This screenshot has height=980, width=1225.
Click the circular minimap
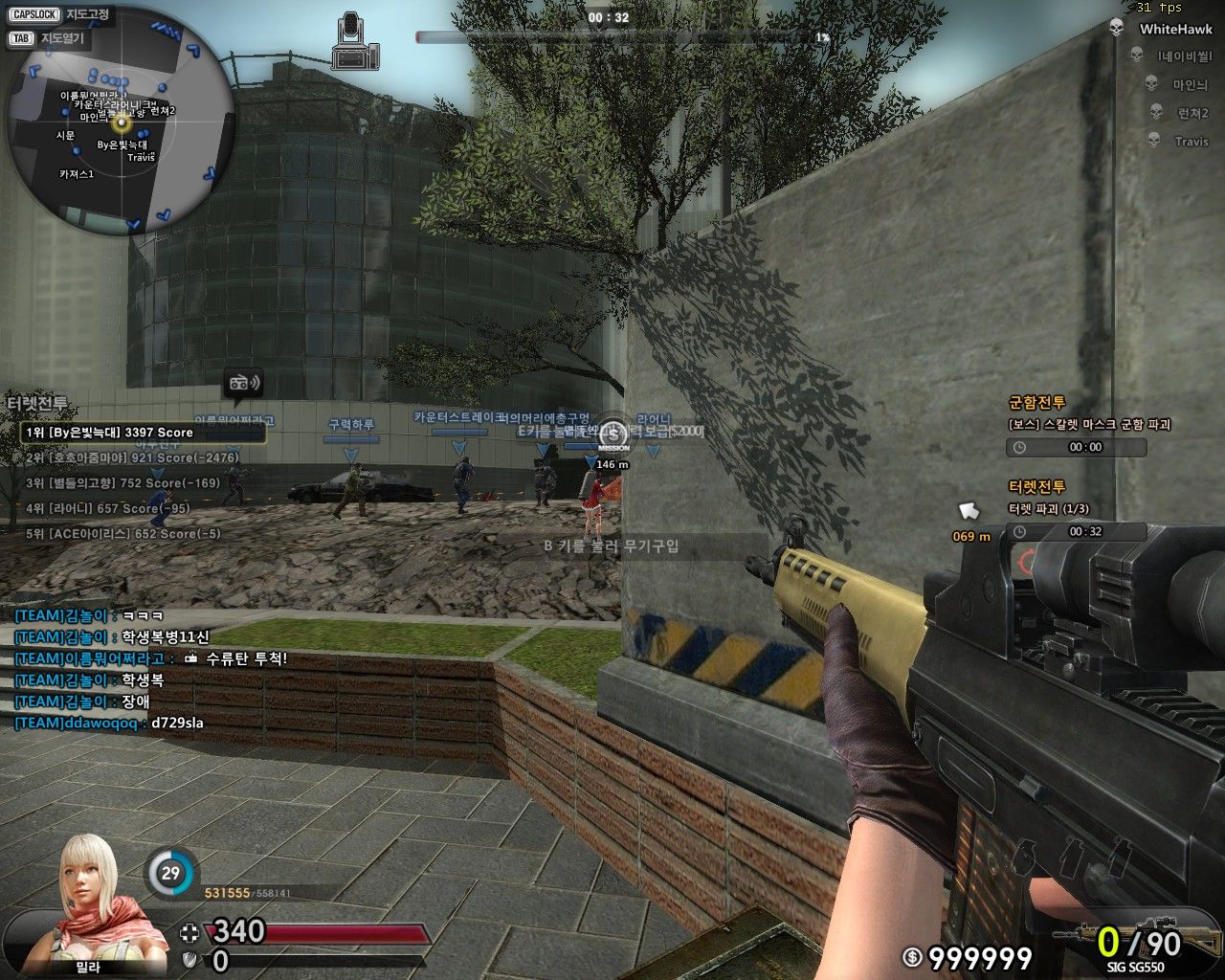(x=121, y=122)
